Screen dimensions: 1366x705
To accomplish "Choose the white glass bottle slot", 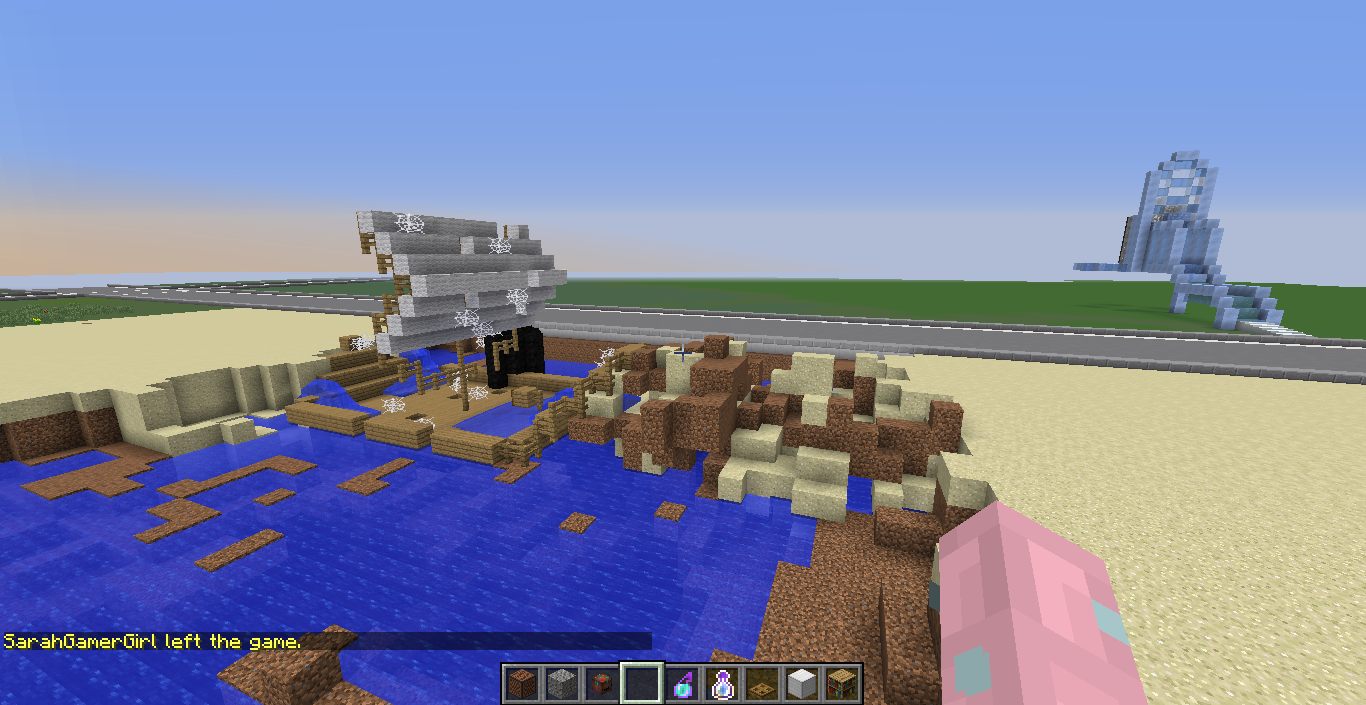I will point(721,684).
